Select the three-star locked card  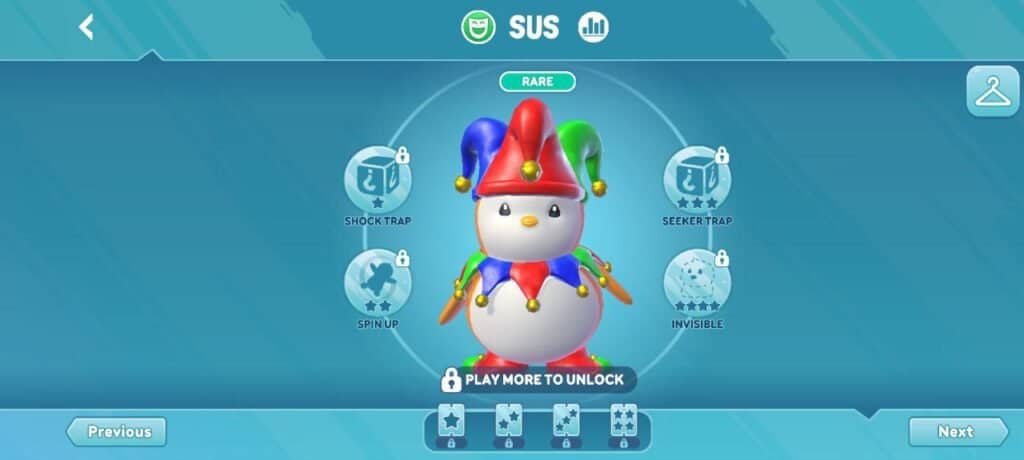point(566,424)
